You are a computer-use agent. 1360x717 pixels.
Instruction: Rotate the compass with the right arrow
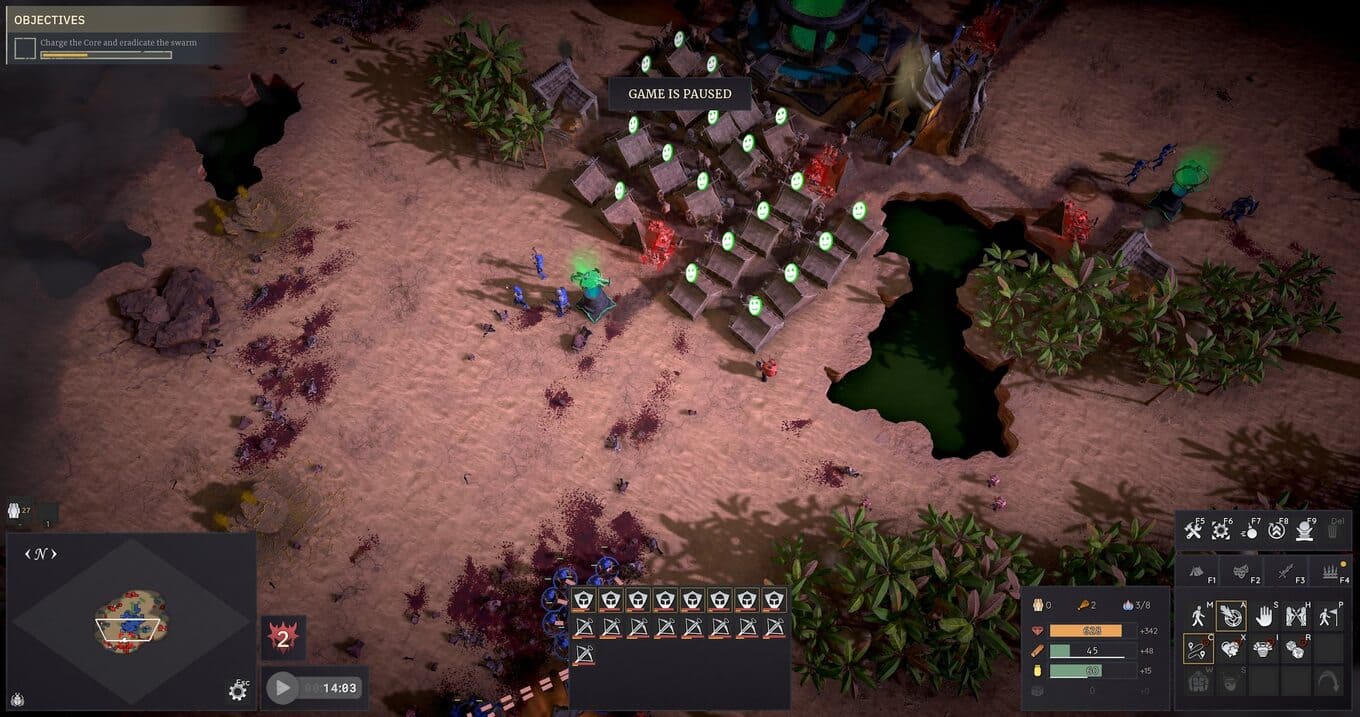54,553
